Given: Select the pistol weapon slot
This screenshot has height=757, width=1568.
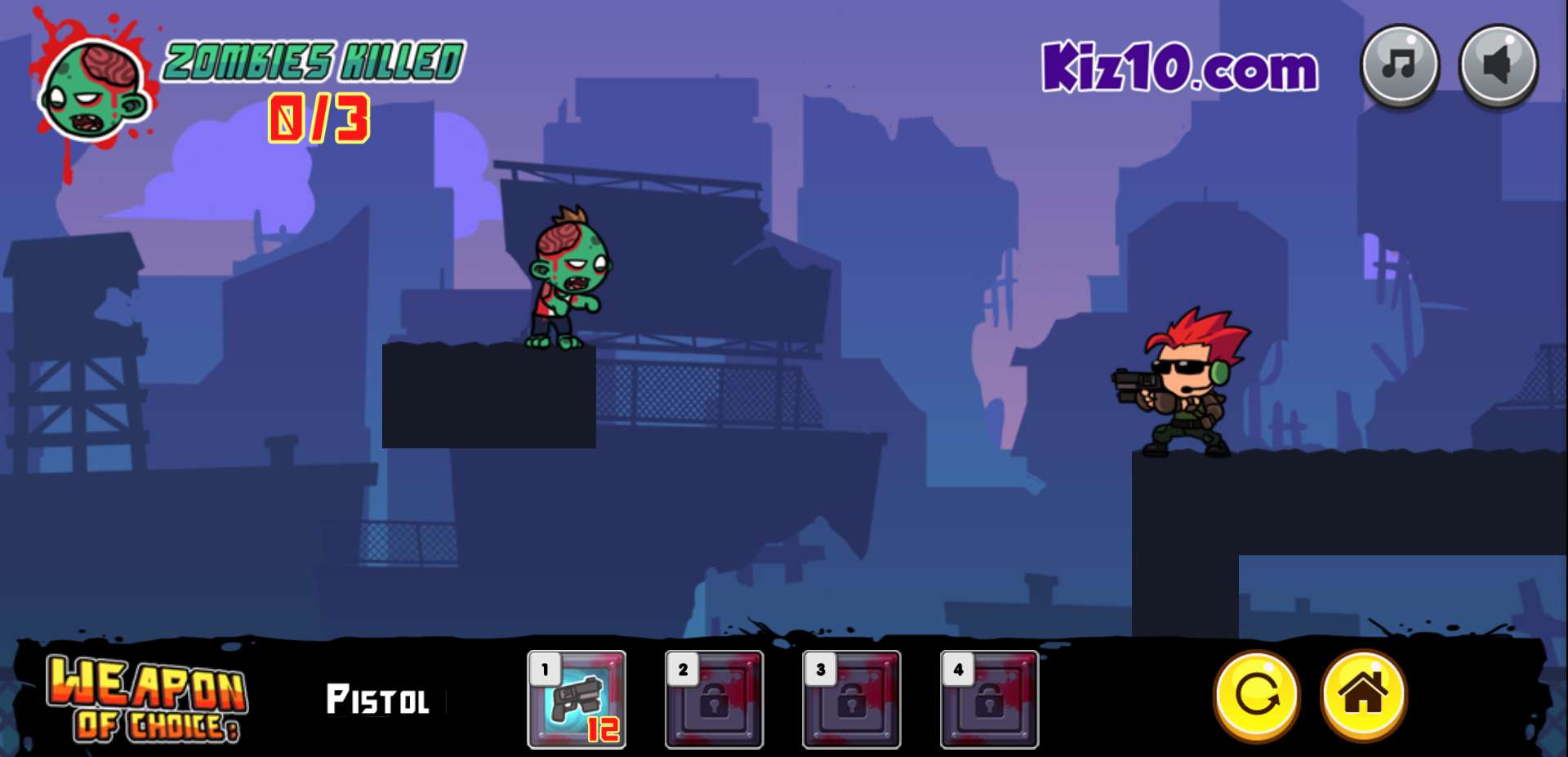Looking at the screenshot, I should (577, 699).
